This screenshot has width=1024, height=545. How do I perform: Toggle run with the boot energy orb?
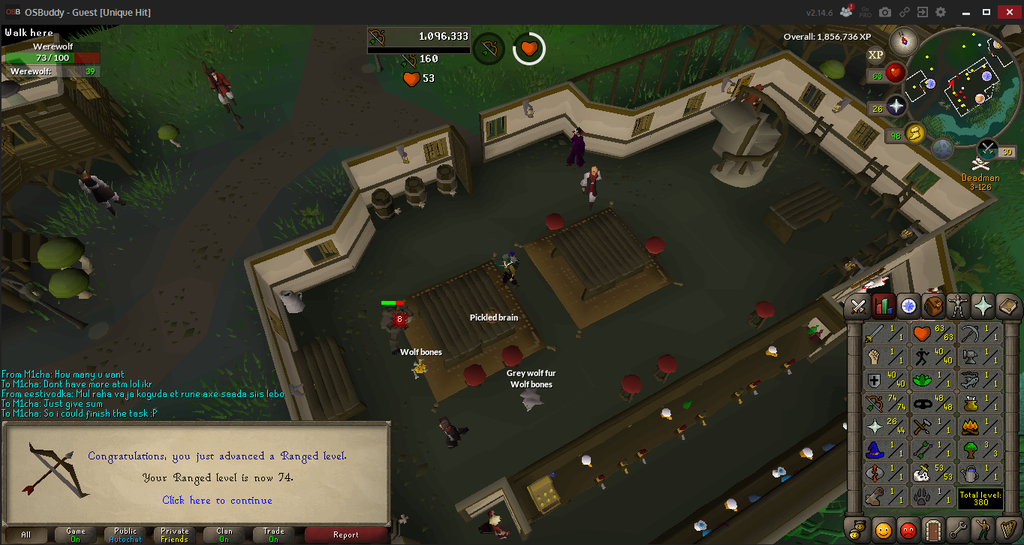[914, 133]
